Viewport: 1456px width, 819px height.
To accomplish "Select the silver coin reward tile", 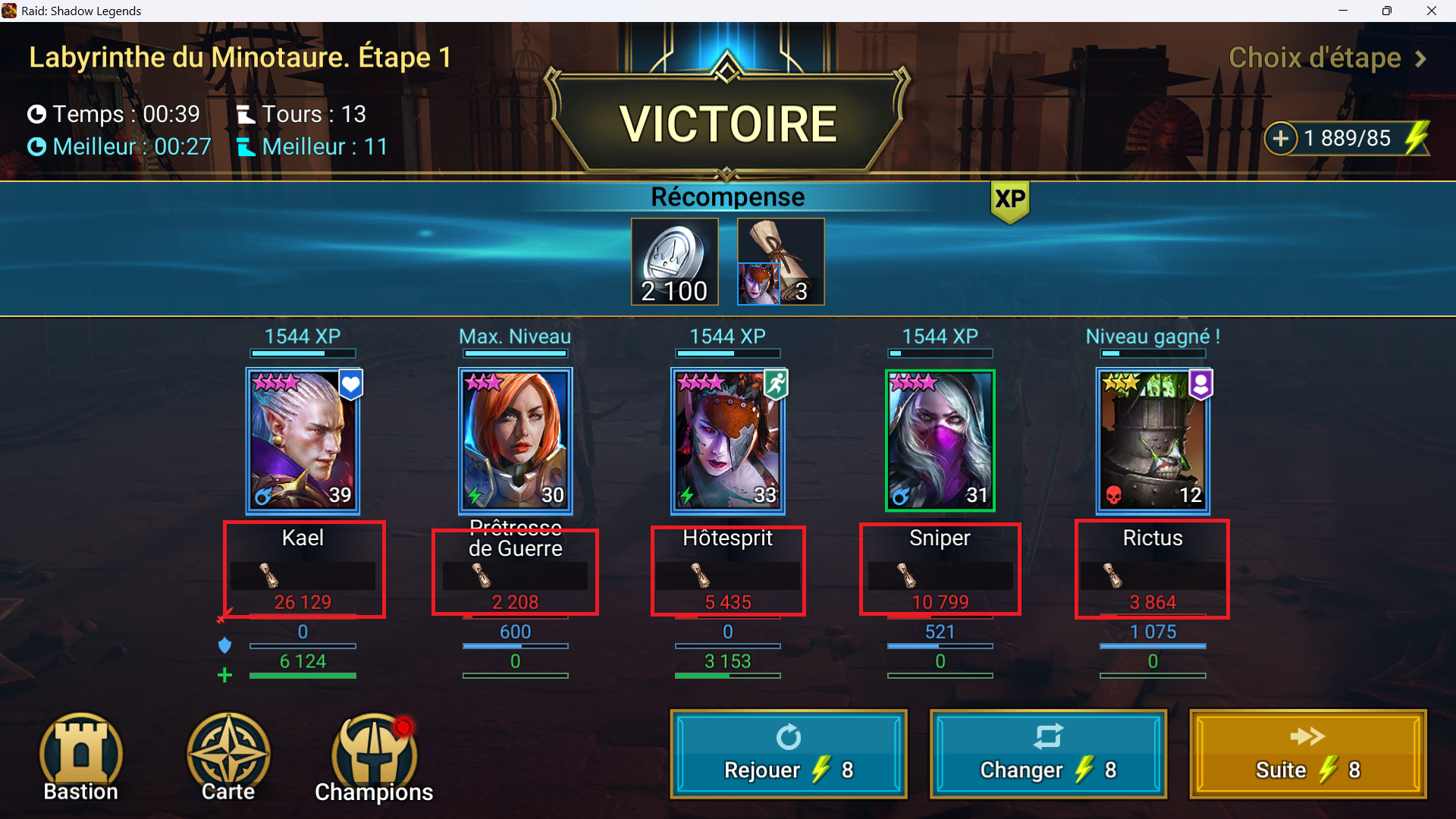I will pyautogui.click(x=674, y=262).
